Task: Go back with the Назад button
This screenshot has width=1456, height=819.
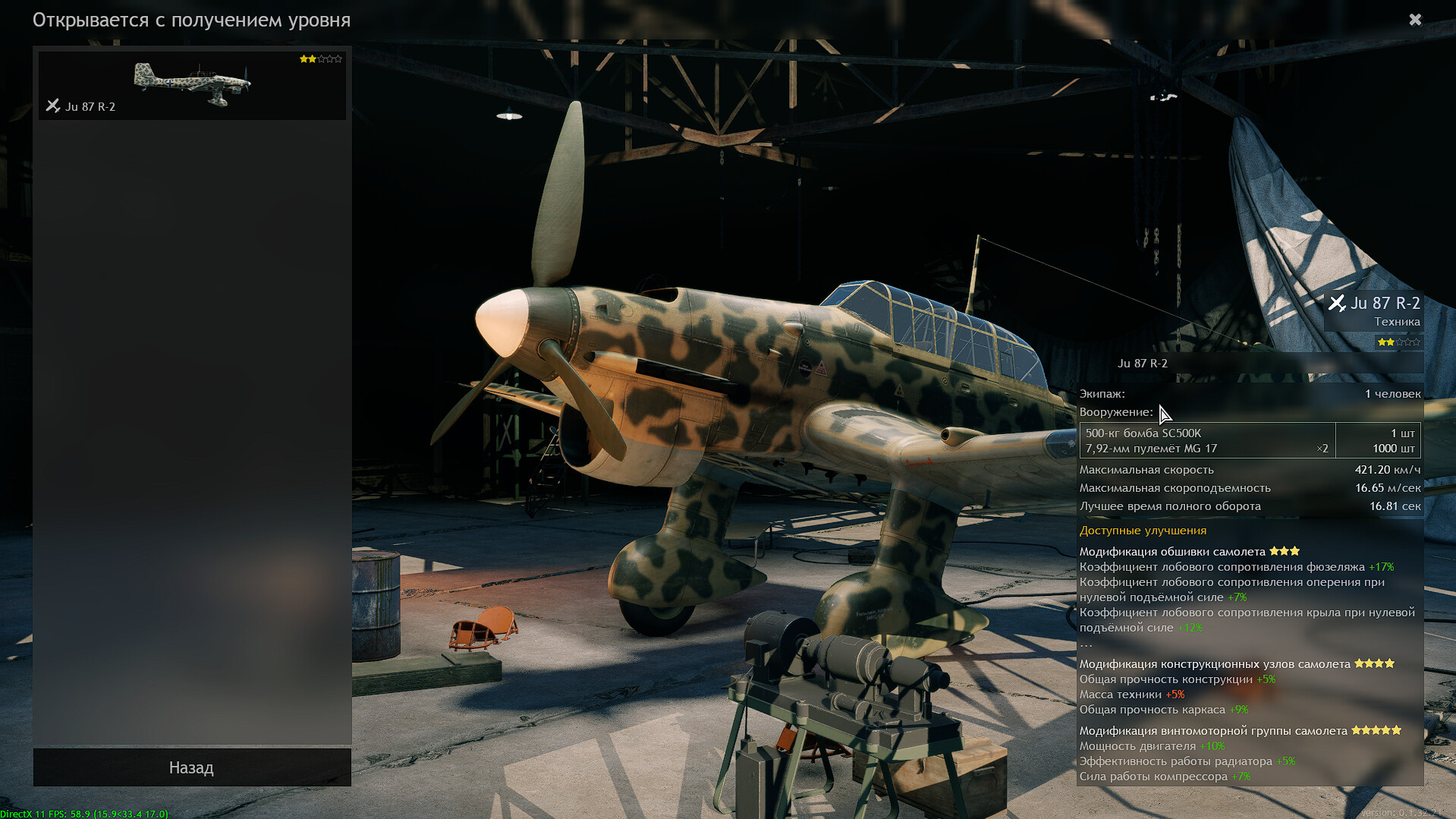Action: [191, 767]
